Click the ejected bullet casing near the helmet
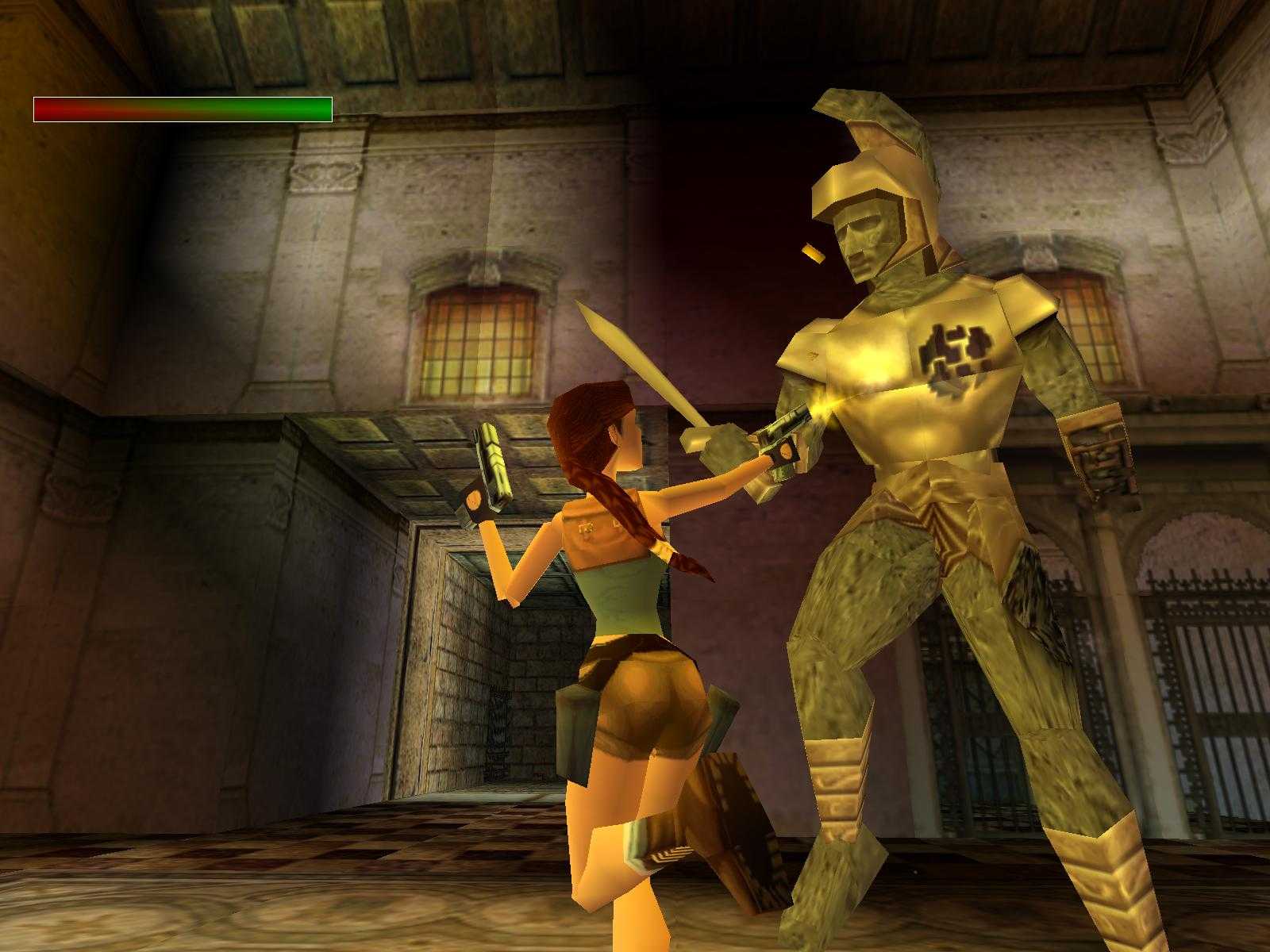This screenshot has height=952, width=1270. pos(811,254)
